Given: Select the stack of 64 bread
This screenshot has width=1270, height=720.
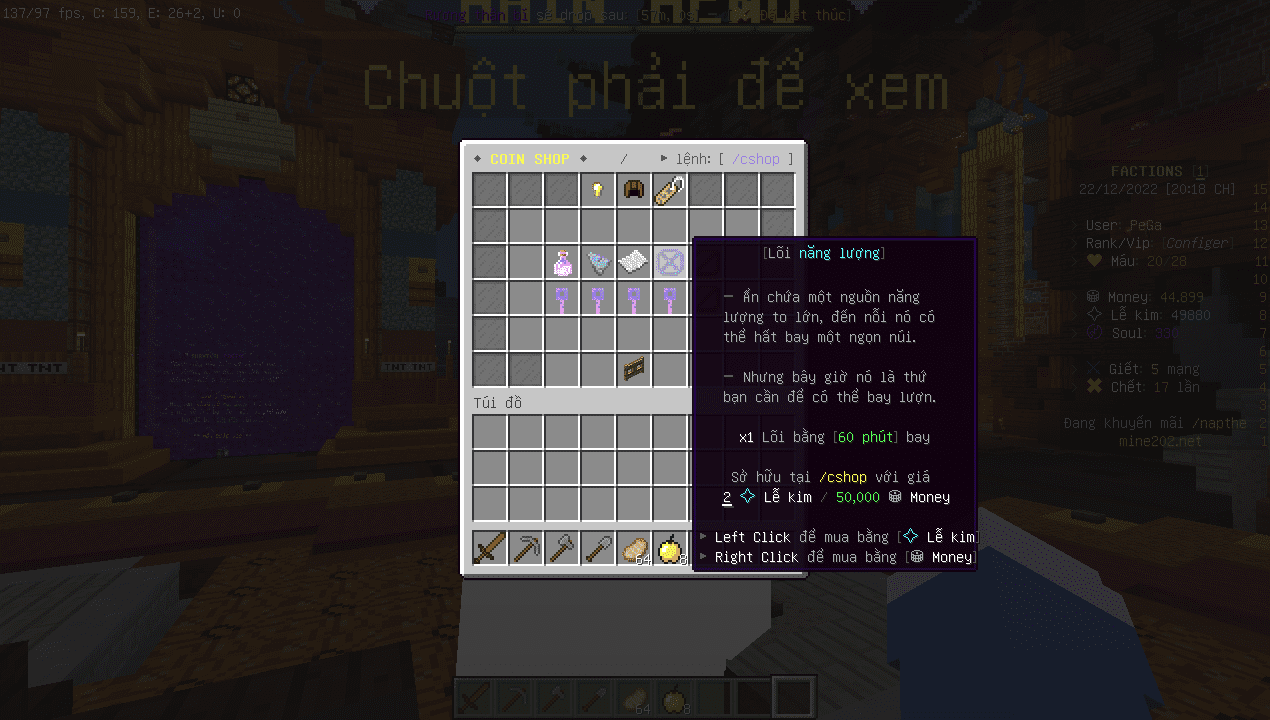Looking at the screenshot, I should click(633, 548).
